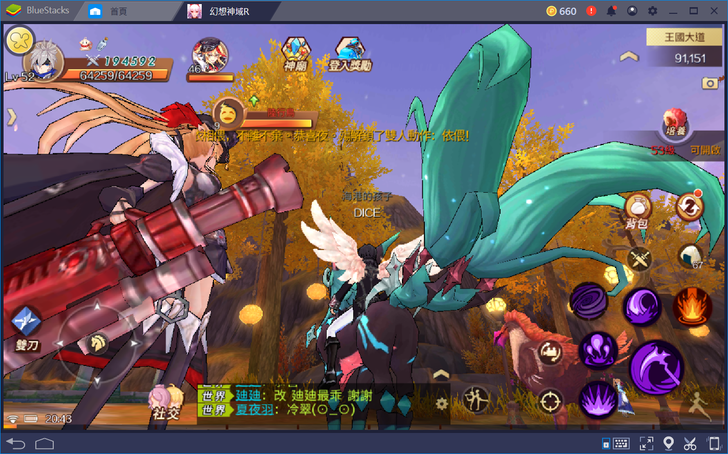Switch weapon with the 雙刀 button
The height and width of the screenshot is (454, 728).
point(26,324)
